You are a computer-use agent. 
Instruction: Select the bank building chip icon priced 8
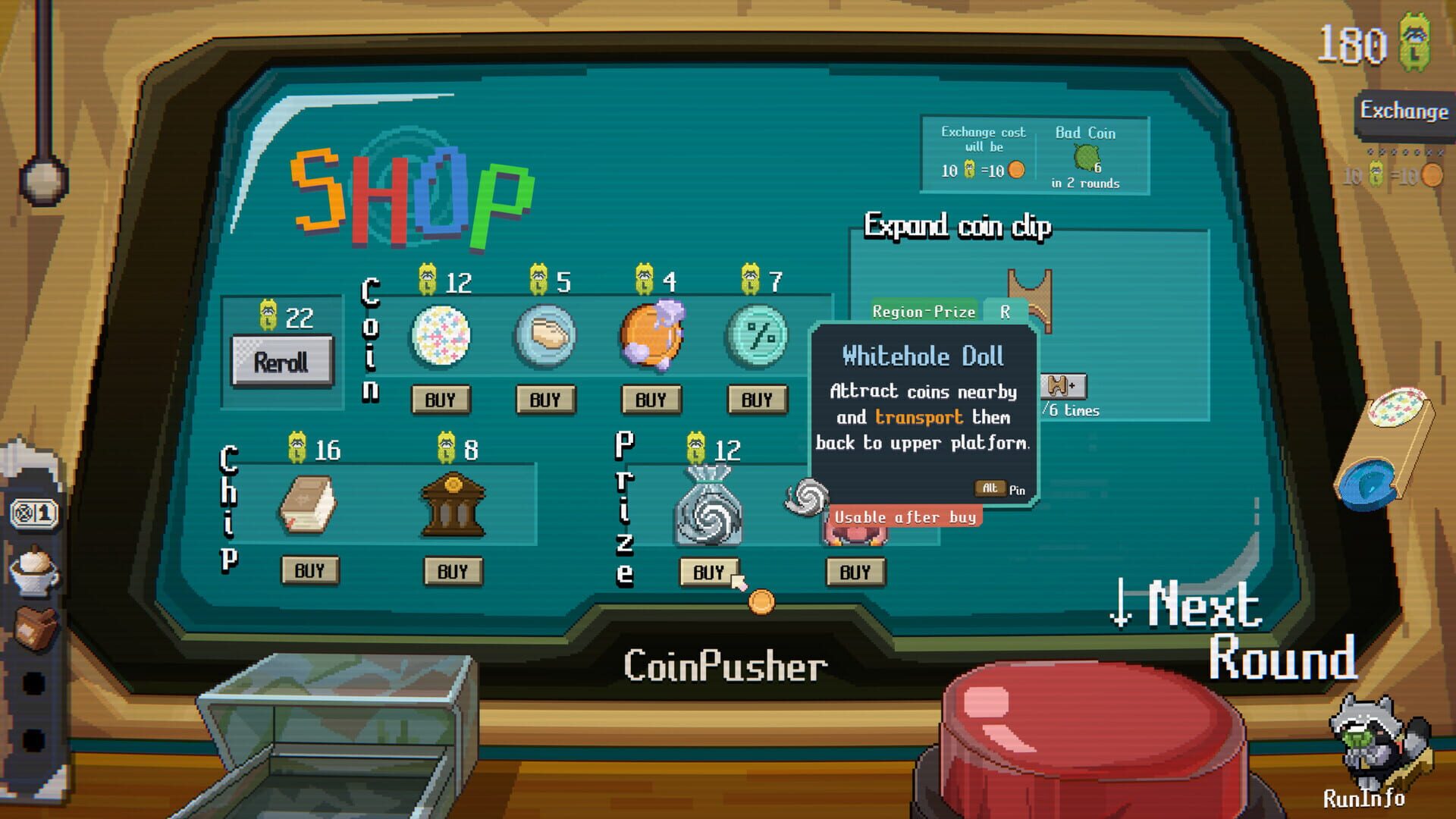(x=453, y=502)
